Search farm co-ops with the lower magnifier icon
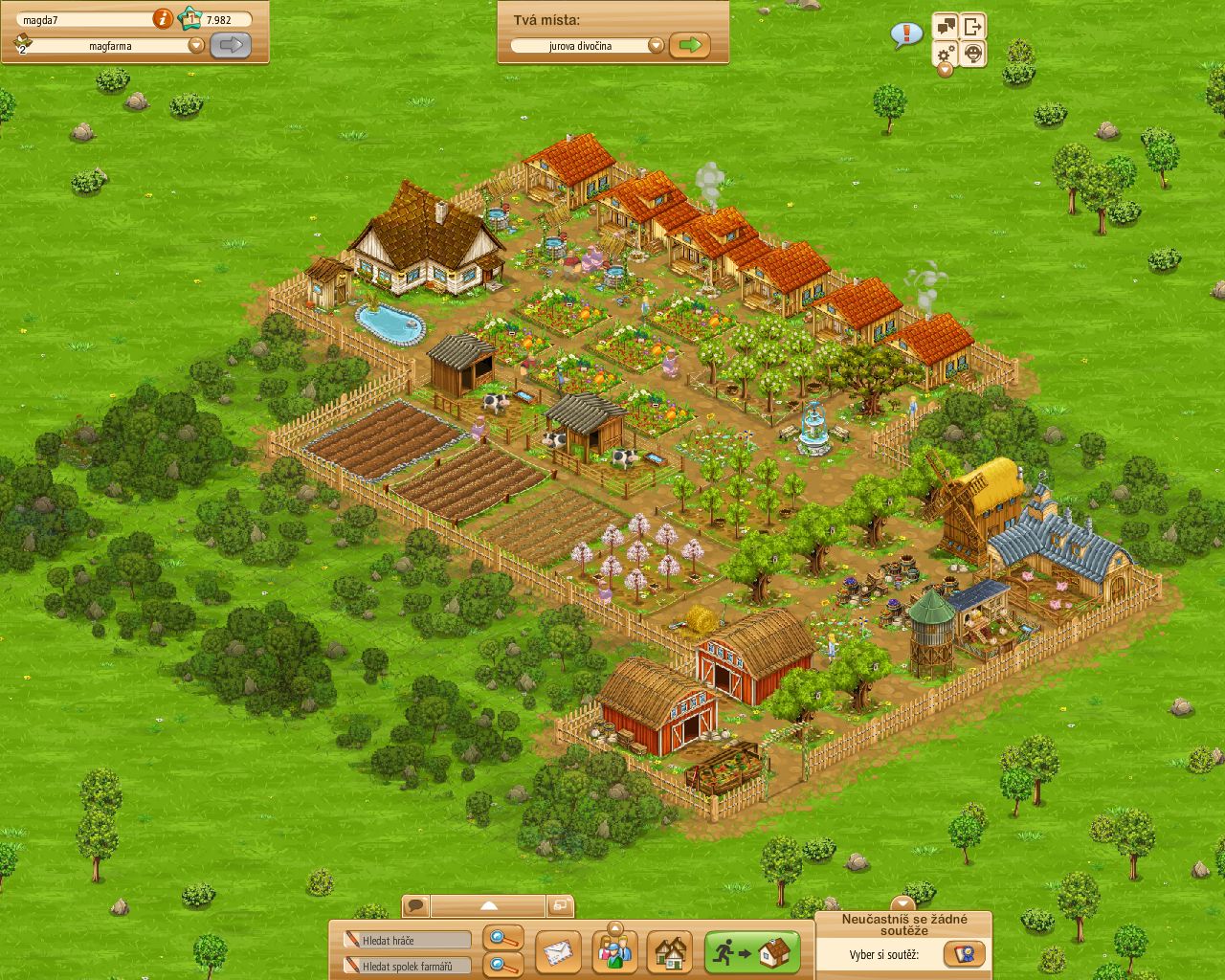Screen dimensions: 1225x980 click(502, 965)
